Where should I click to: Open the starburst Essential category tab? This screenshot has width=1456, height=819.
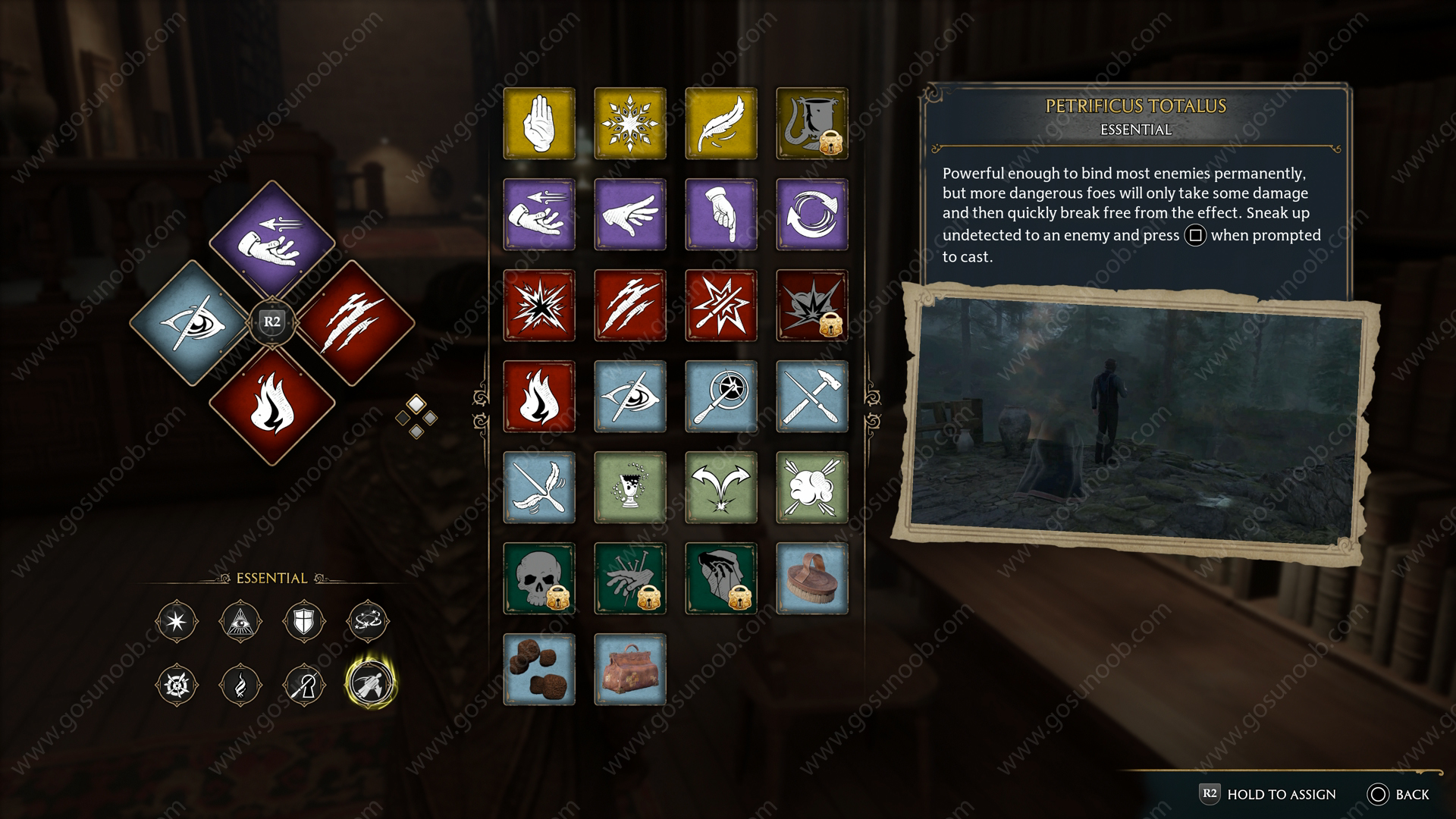click(x=177, y=622)
